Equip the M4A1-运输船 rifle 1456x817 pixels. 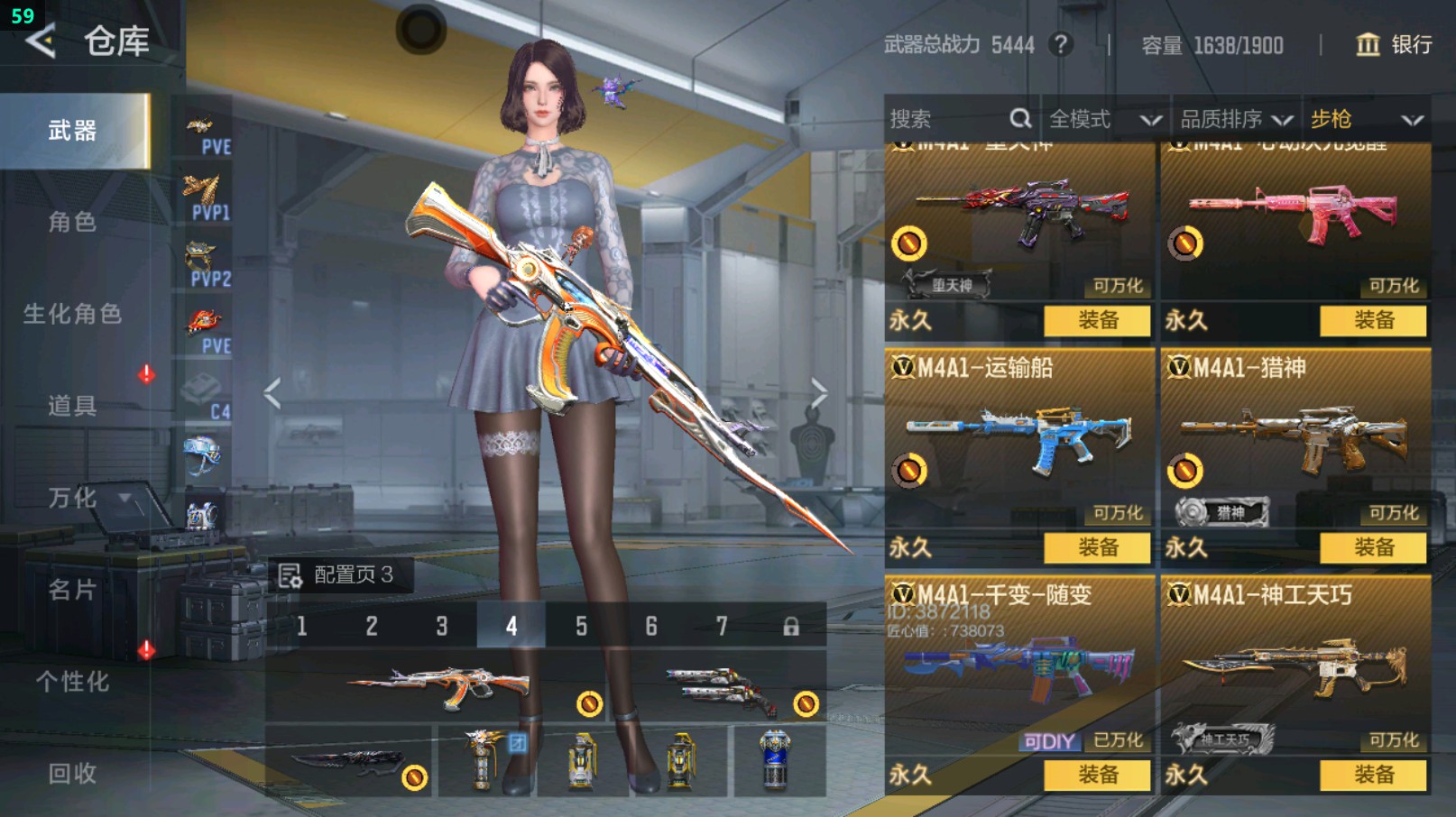pos(1097,547)
